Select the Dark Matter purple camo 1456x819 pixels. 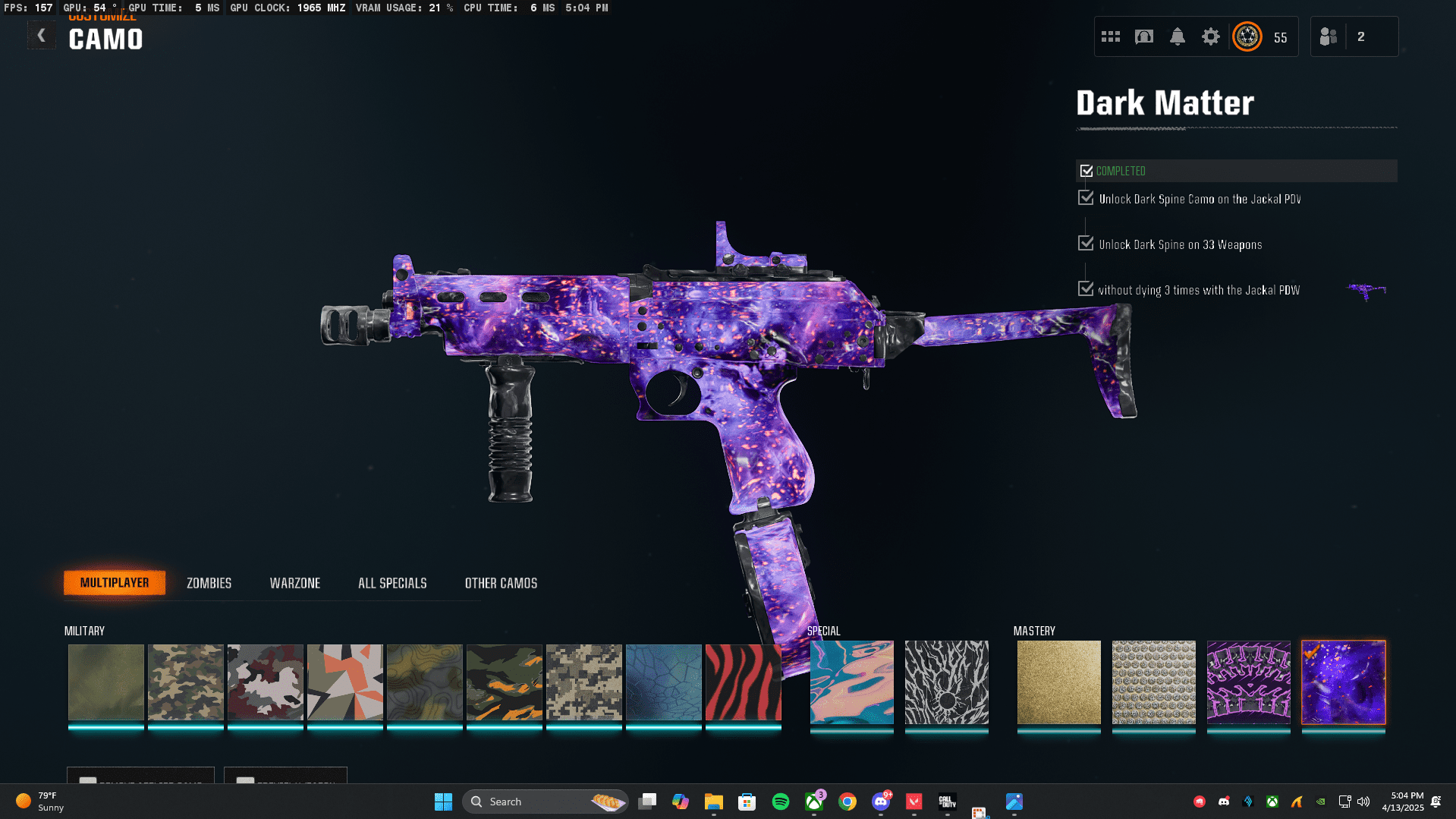(1343, 682)
